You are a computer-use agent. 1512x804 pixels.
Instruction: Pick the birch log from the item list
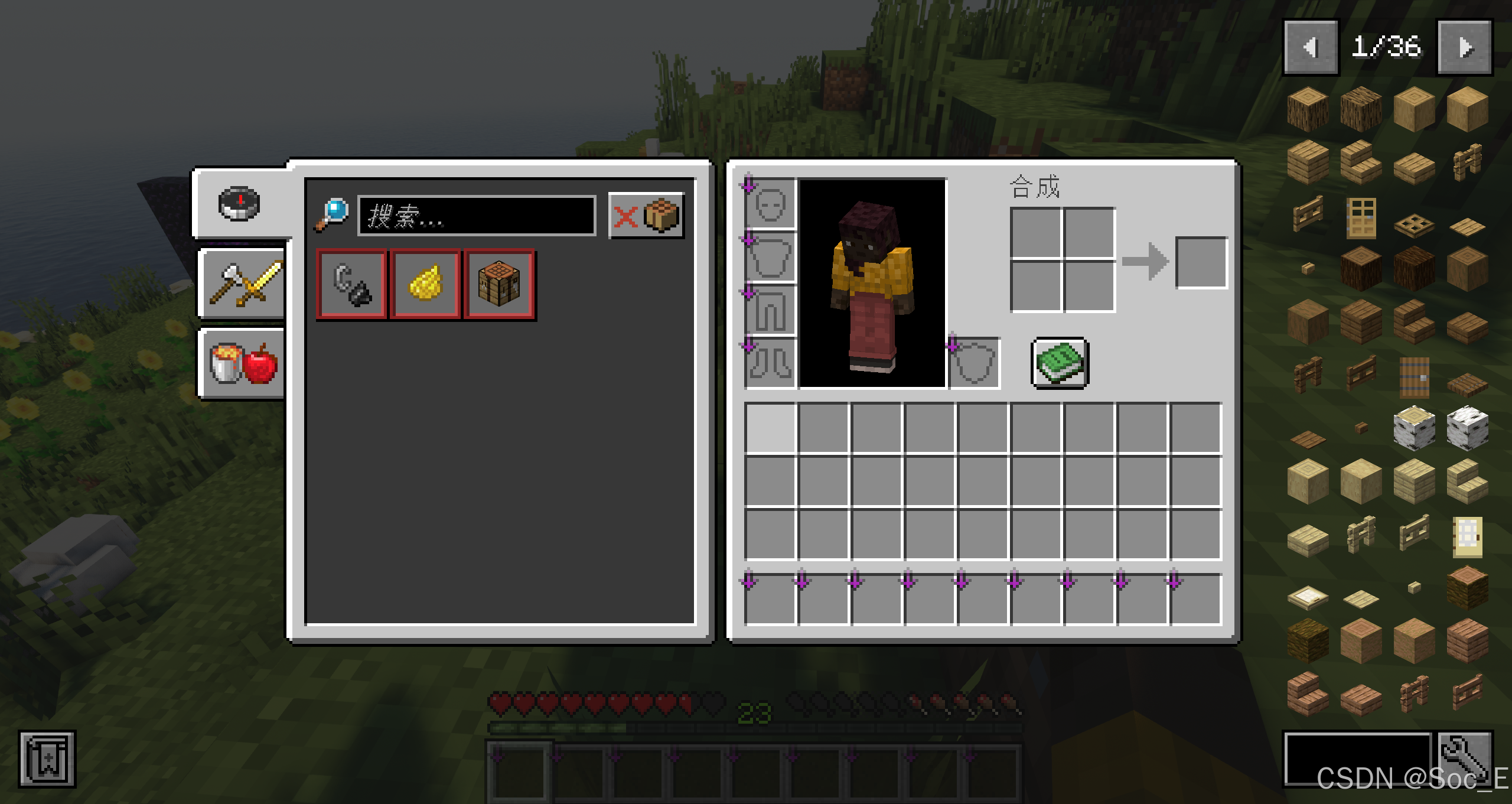pyautogui.click(x=1414, y=428)
